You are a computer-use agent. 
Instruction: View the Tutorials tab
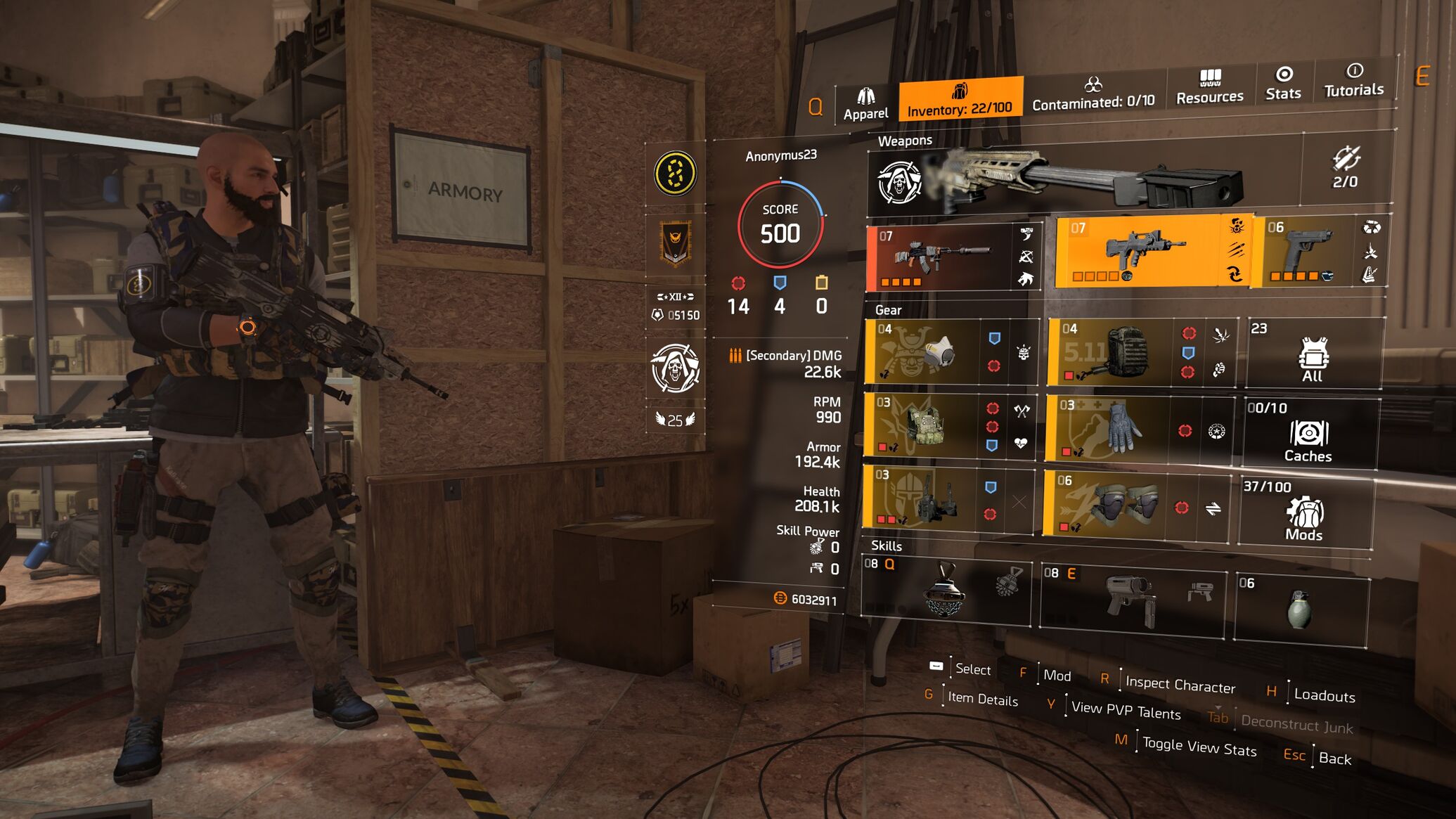[1353, 80]
